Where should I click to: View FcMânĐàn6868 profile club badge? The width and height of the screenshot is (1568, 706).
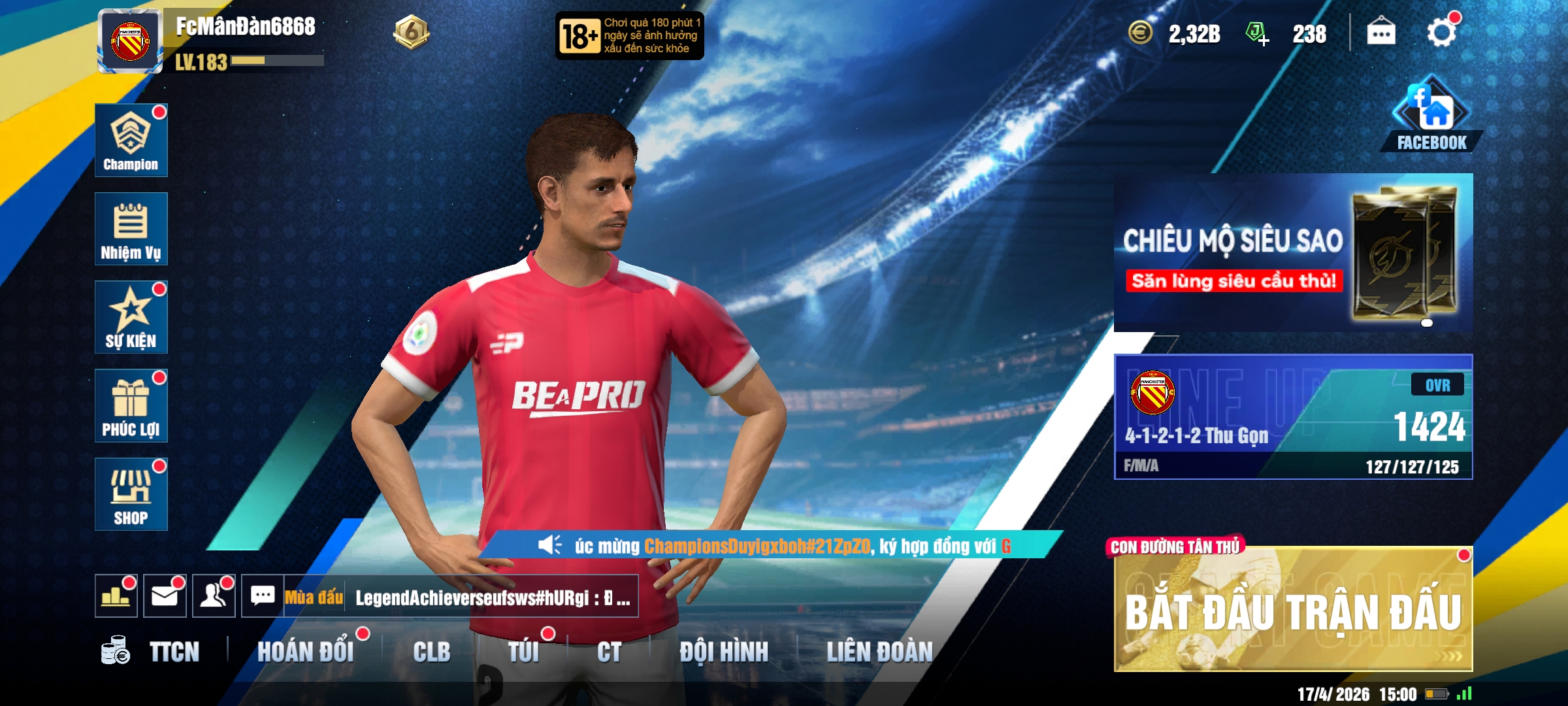click(130, 41)
